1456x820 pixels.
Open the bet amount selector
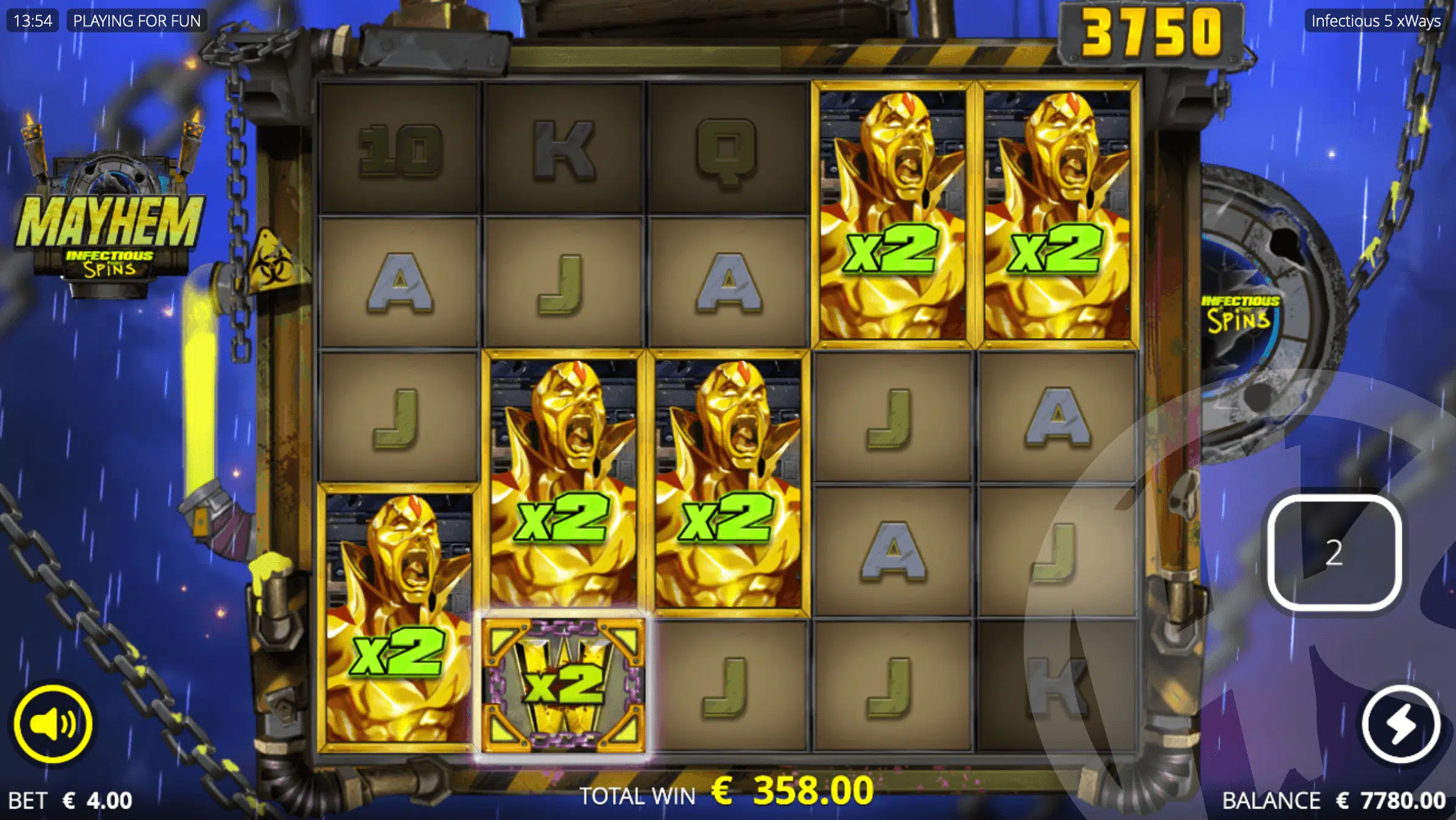pos(71,800)
